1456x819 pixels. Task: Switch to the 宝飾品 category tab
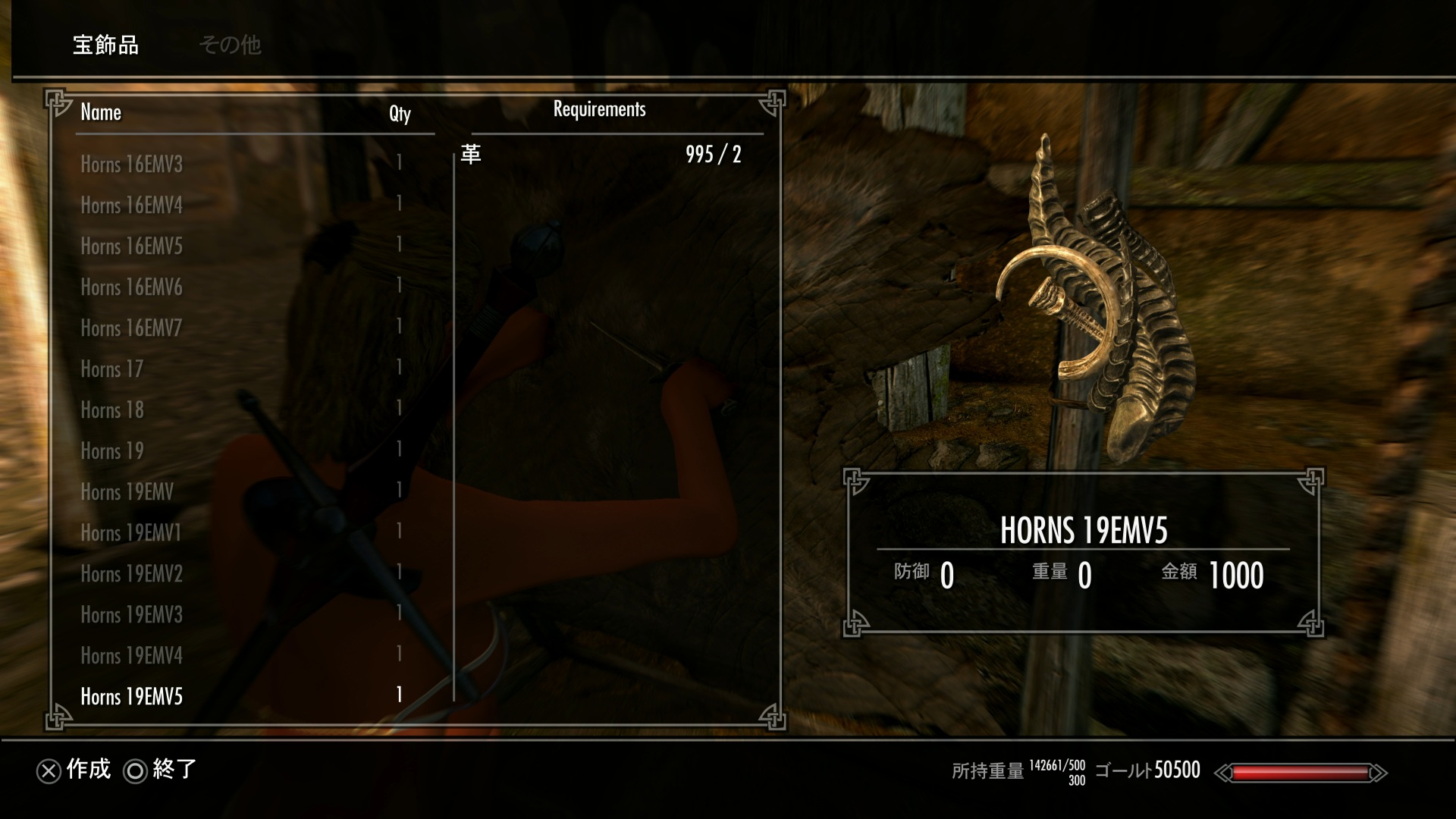tap(105, 45)
